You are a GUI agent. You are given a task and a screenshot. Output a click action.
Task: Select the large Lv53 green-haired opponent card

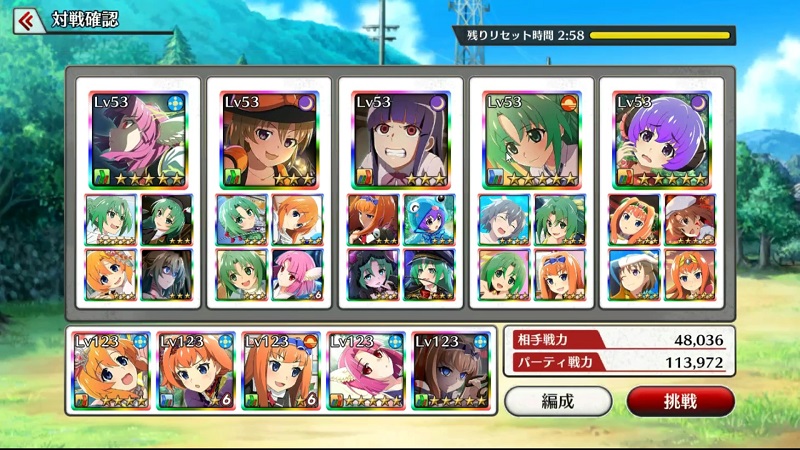[531, 140]
